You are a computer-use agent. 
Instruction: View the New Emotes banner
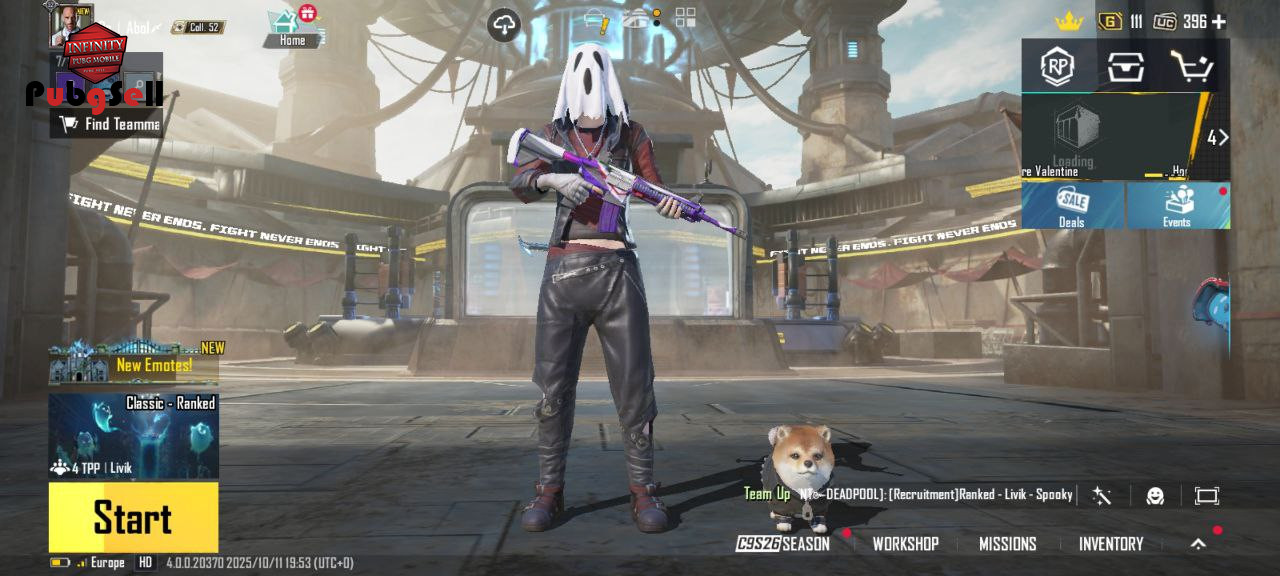[133, 364]
